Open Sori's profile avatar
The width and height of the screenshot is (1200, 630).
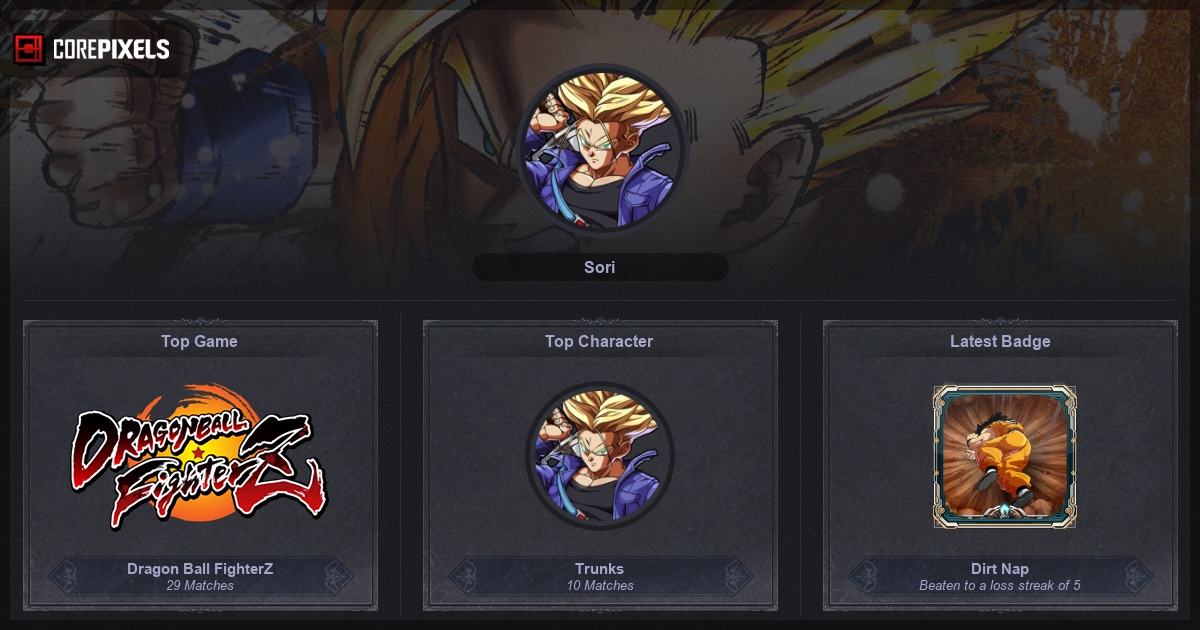pos(600,150)
